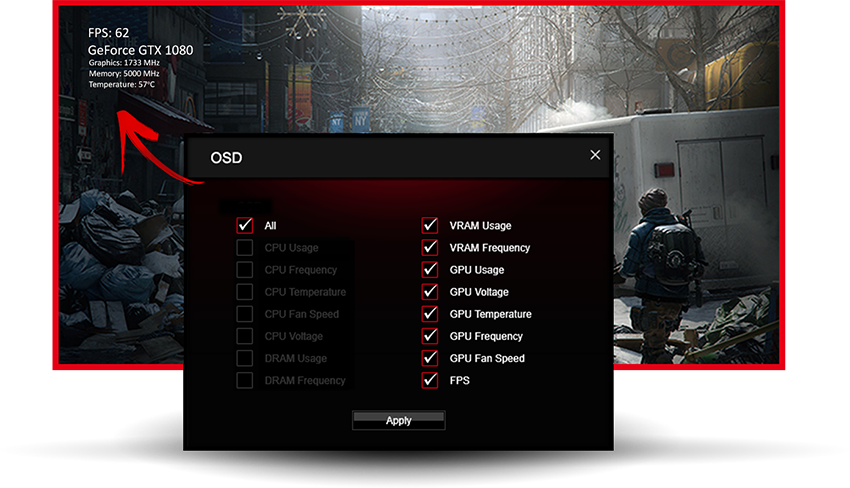The width and height of the screenshot is (850, 488).
Task: Toggle the VRAM Usage checkbox
Action: click(x=430, y=226)
